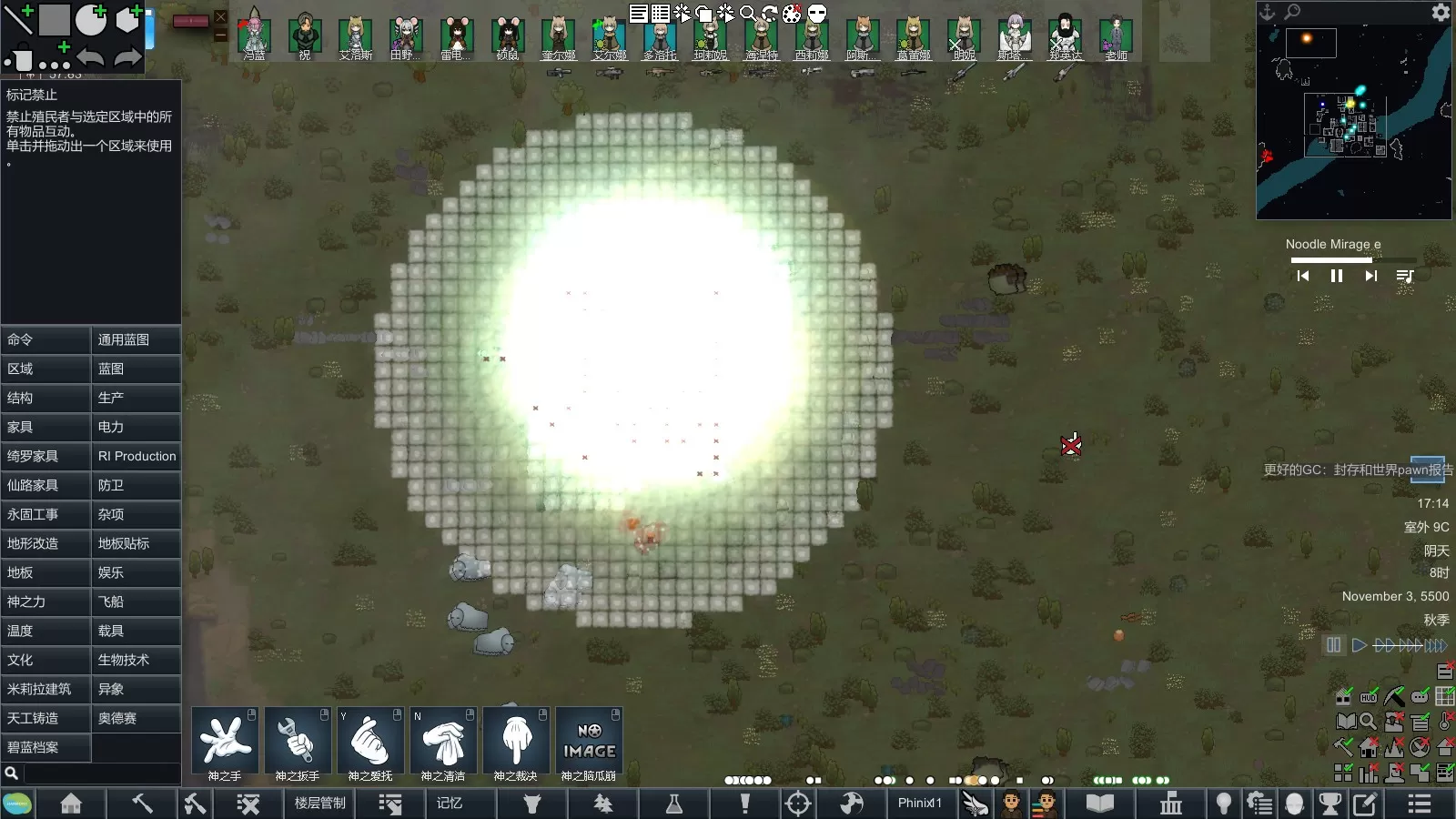Select the 区域 zone category
Image resolution: width=1456 pixels, height=819 pixels.
(x=45, y=369)
